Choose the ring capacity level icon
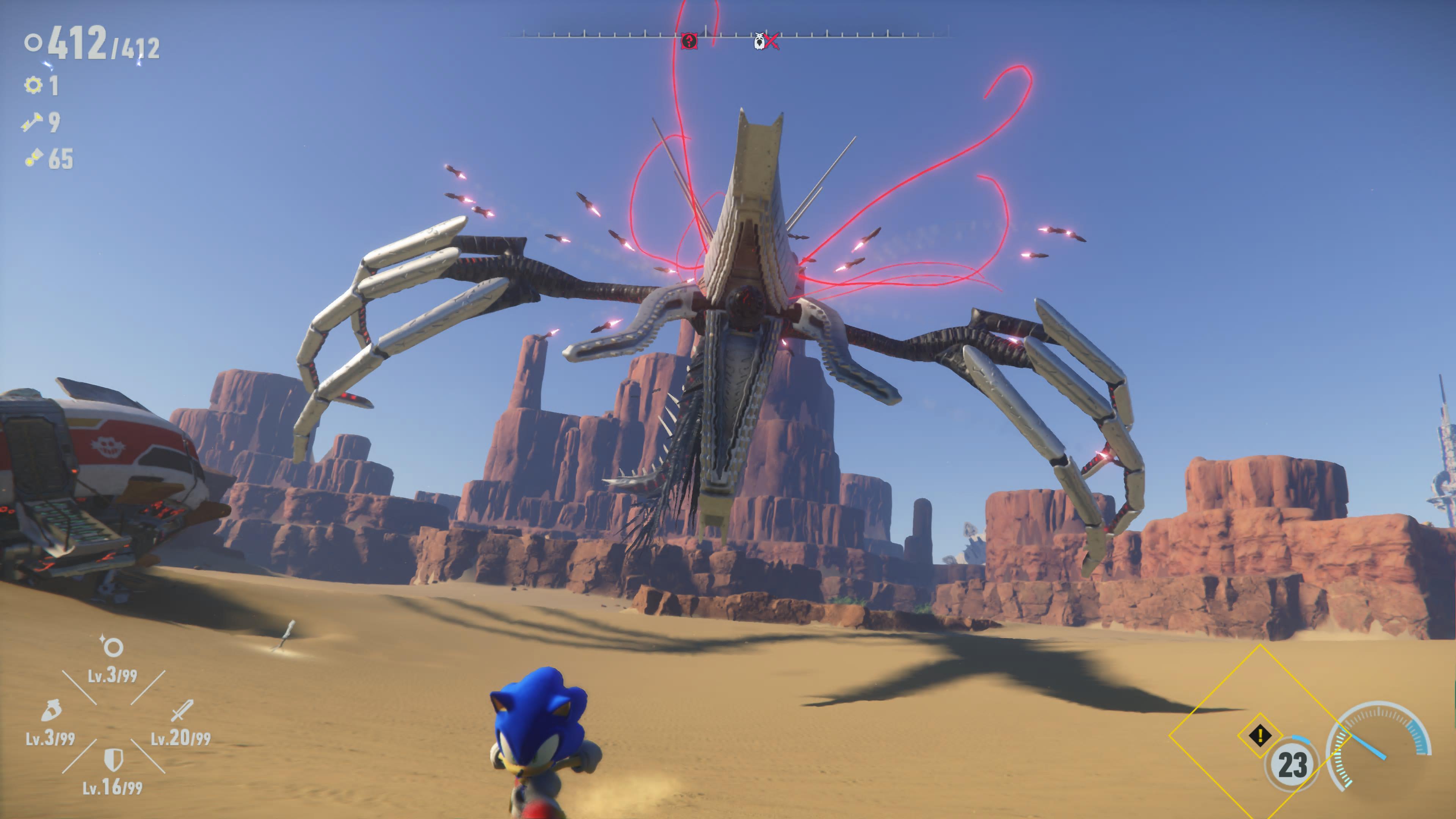The width and height of the screenshot is (1456, 819). coord(113,646)
